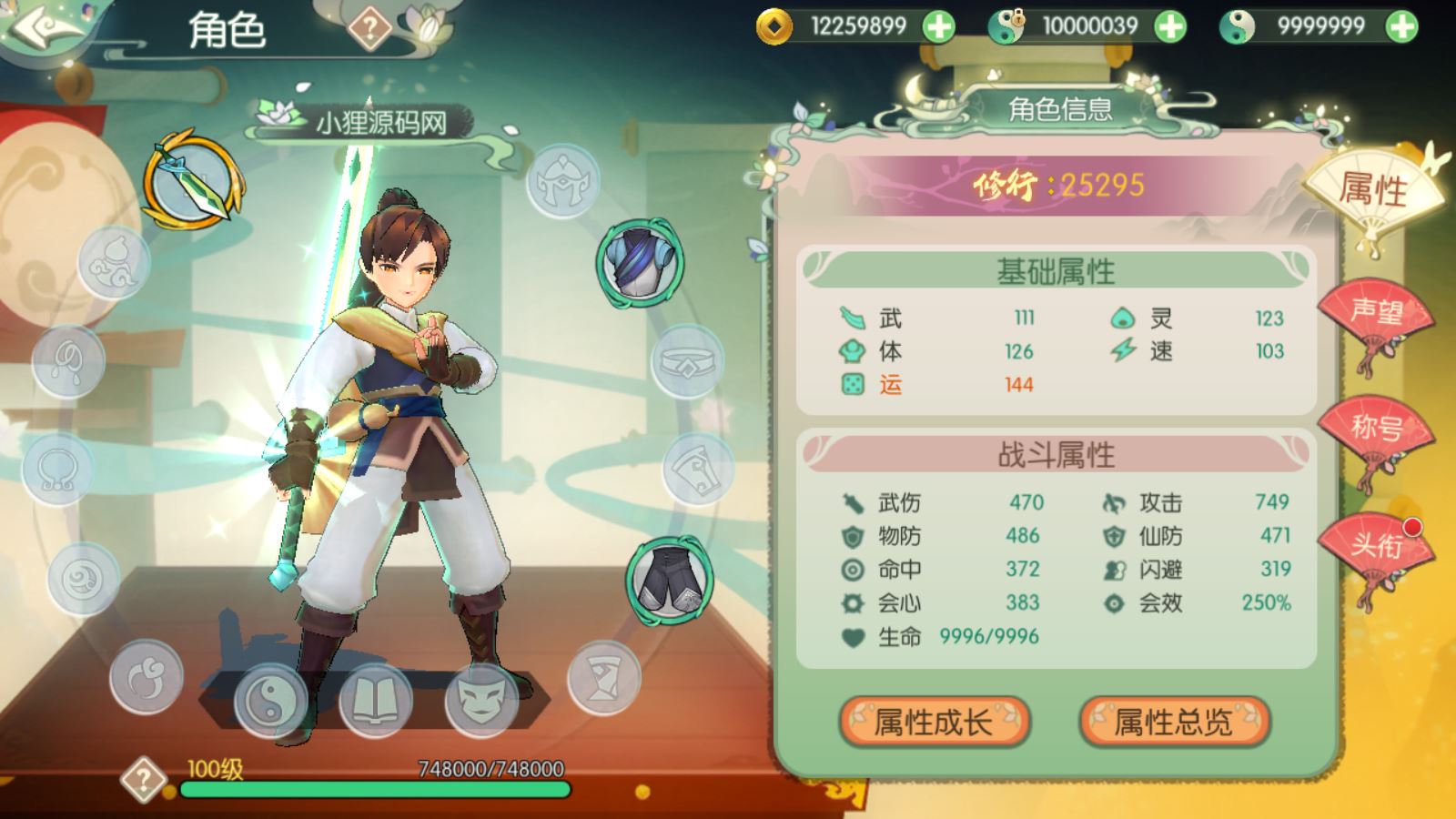Open the mask icon under the character
The image size is (1456, 819).
480,701
